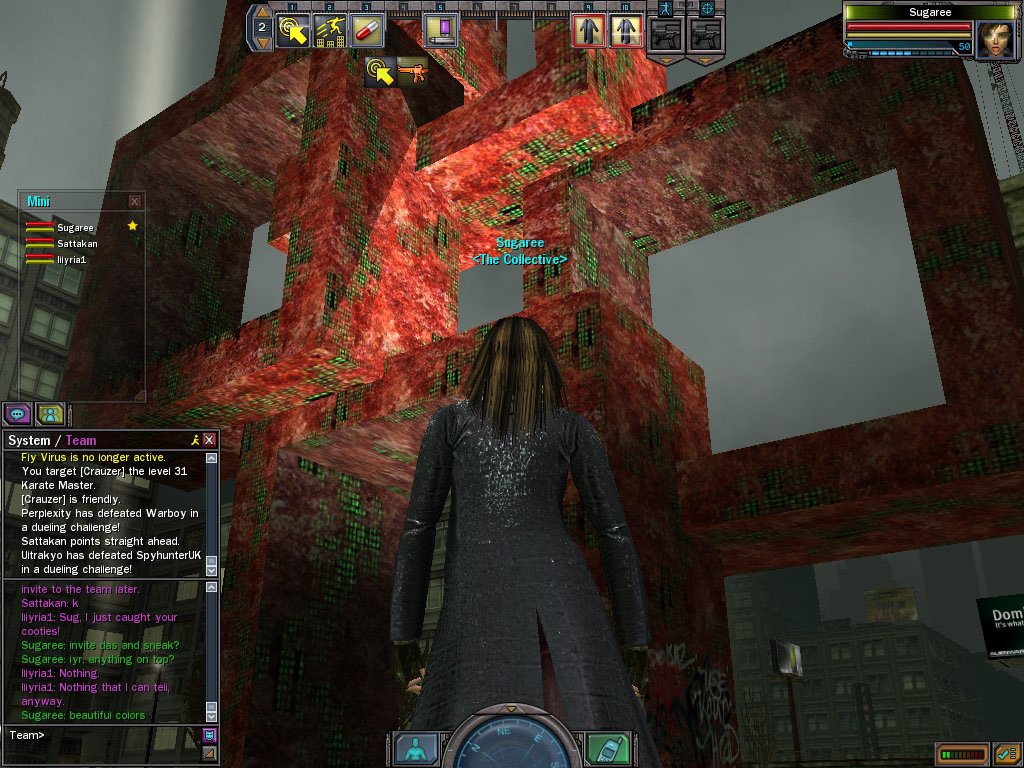Close the Mini team panel
This screenshot has width=1024, height=768.
click(x=135, y=201)
